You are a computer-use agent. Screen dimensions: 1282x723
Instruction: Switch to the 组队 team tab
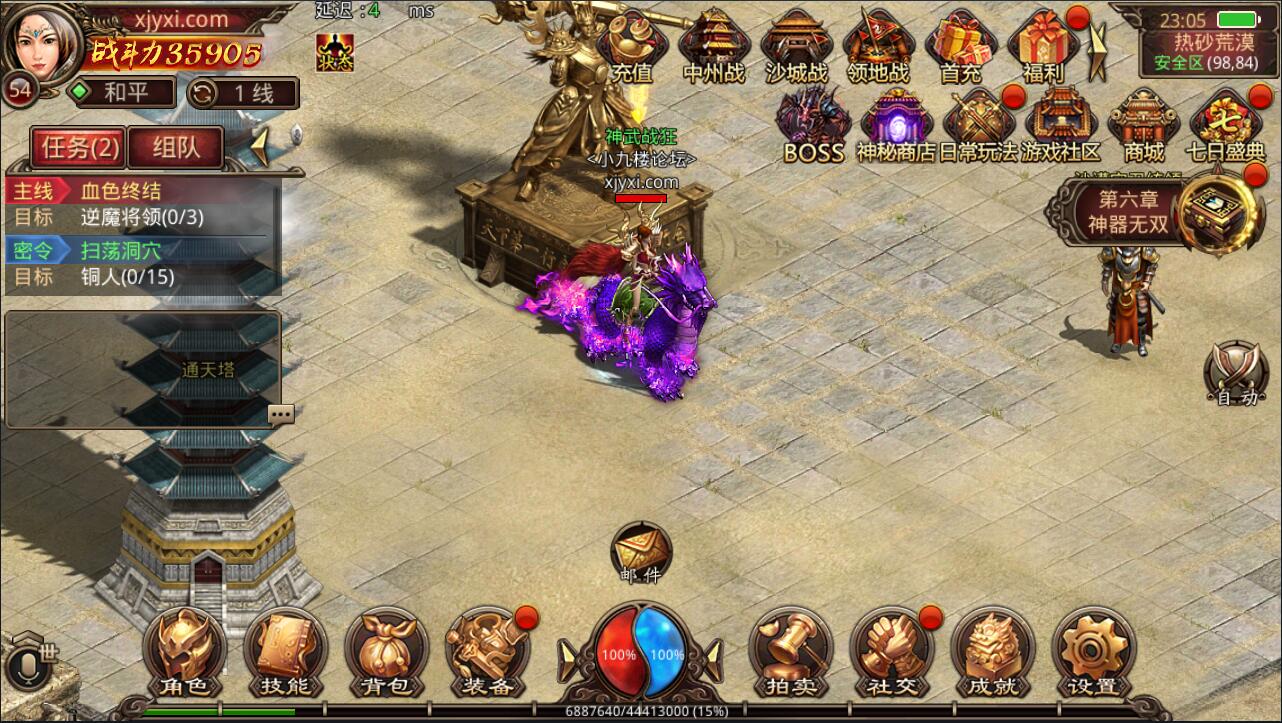[176, 147]
